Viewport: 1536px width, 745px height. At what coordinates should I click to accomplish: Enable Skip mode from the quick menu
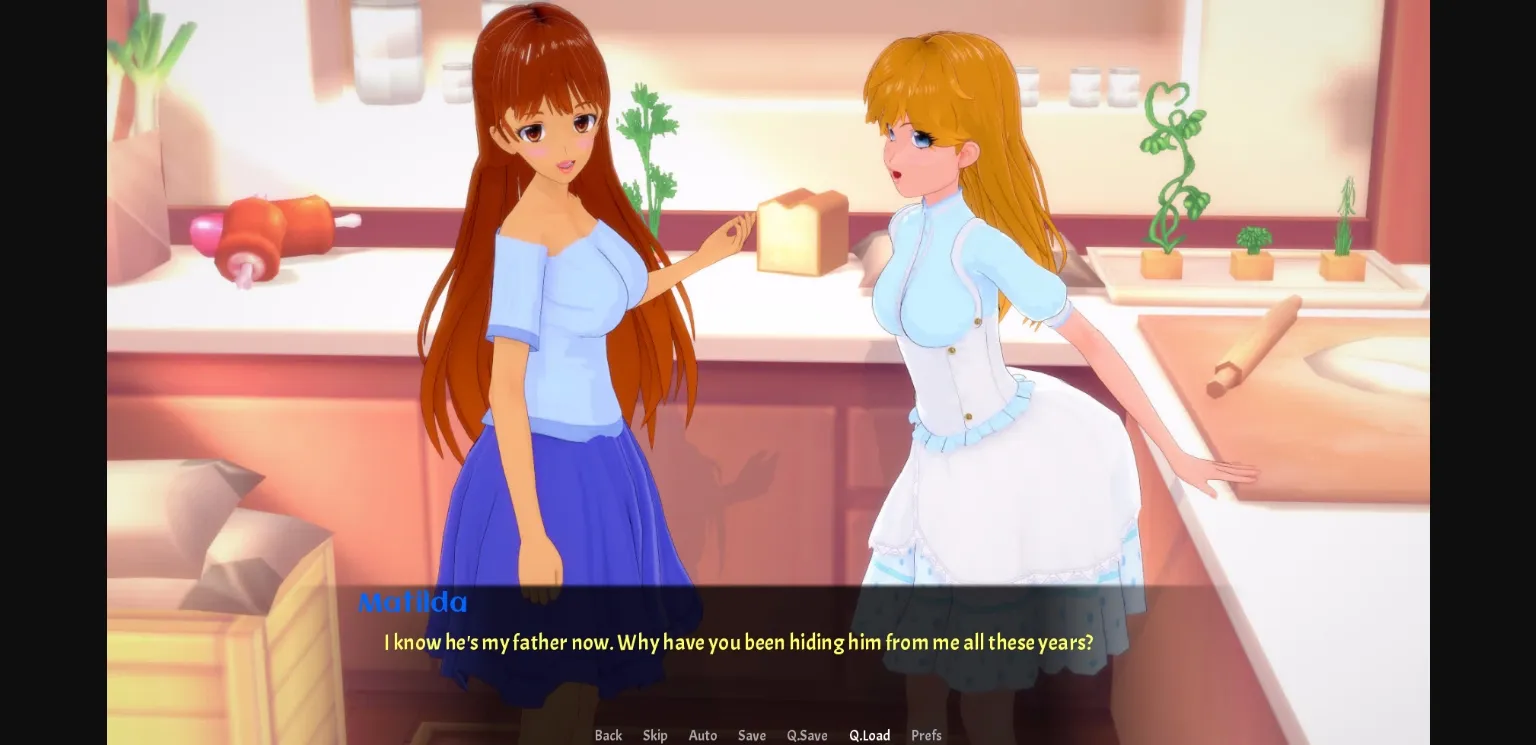[x=655, y=735]
